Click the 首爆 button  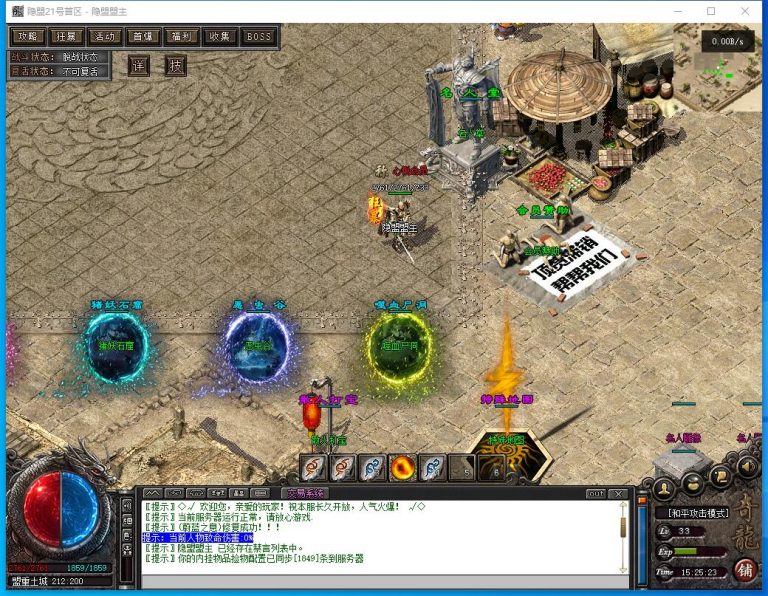tap(142, 36)
